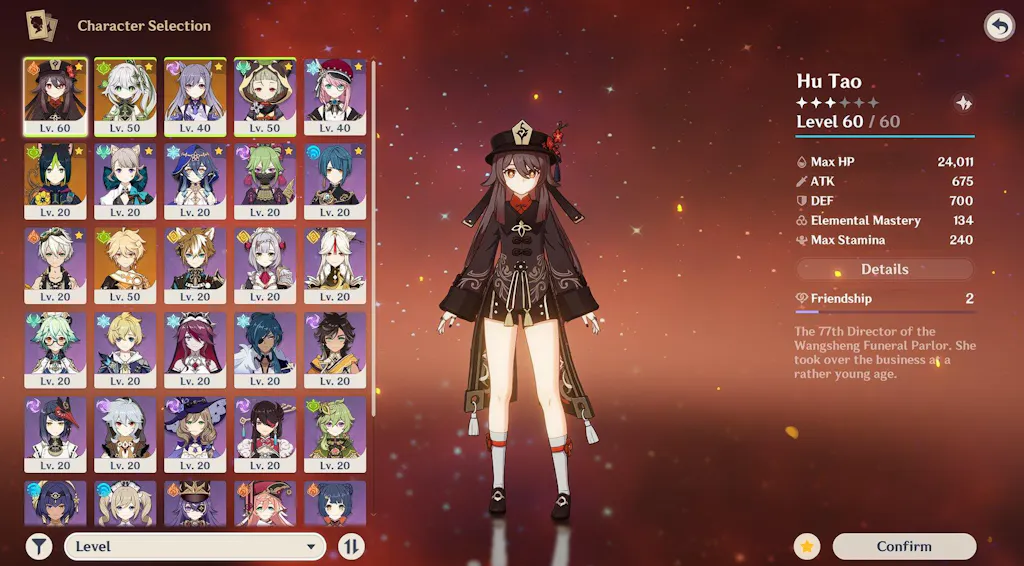The height and width of the screenshot is (566, 1024).
Task: Confirm the character selection
Action: click(x=903, y=546)
